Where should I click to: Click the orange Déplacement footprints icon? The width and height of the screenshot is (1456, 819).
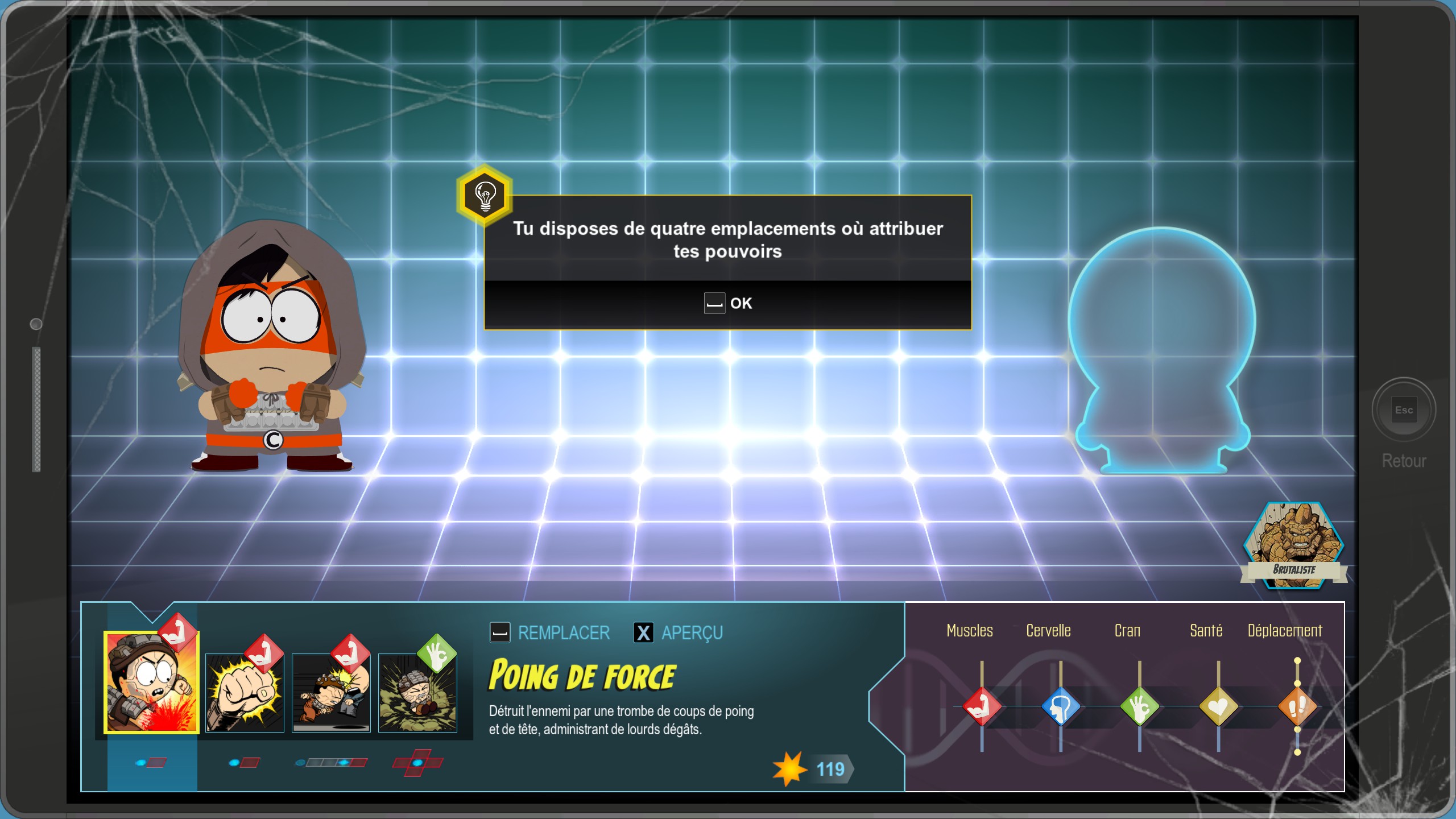1298,705
